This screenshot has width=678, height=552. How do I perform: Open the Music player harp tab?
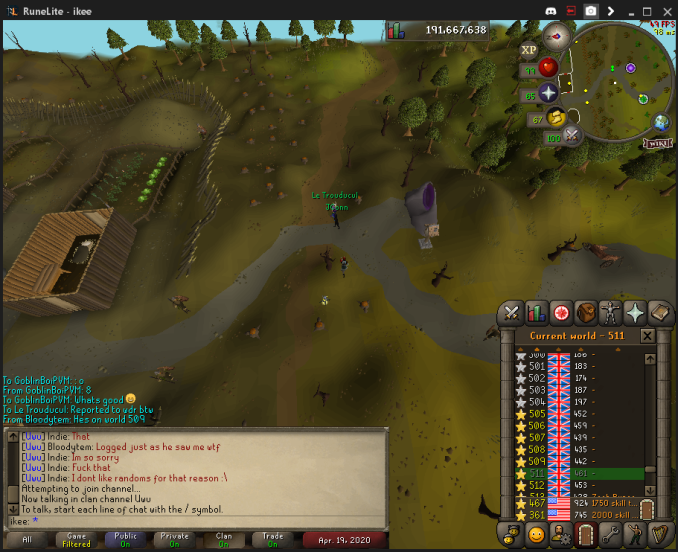[x=660, y=535]
